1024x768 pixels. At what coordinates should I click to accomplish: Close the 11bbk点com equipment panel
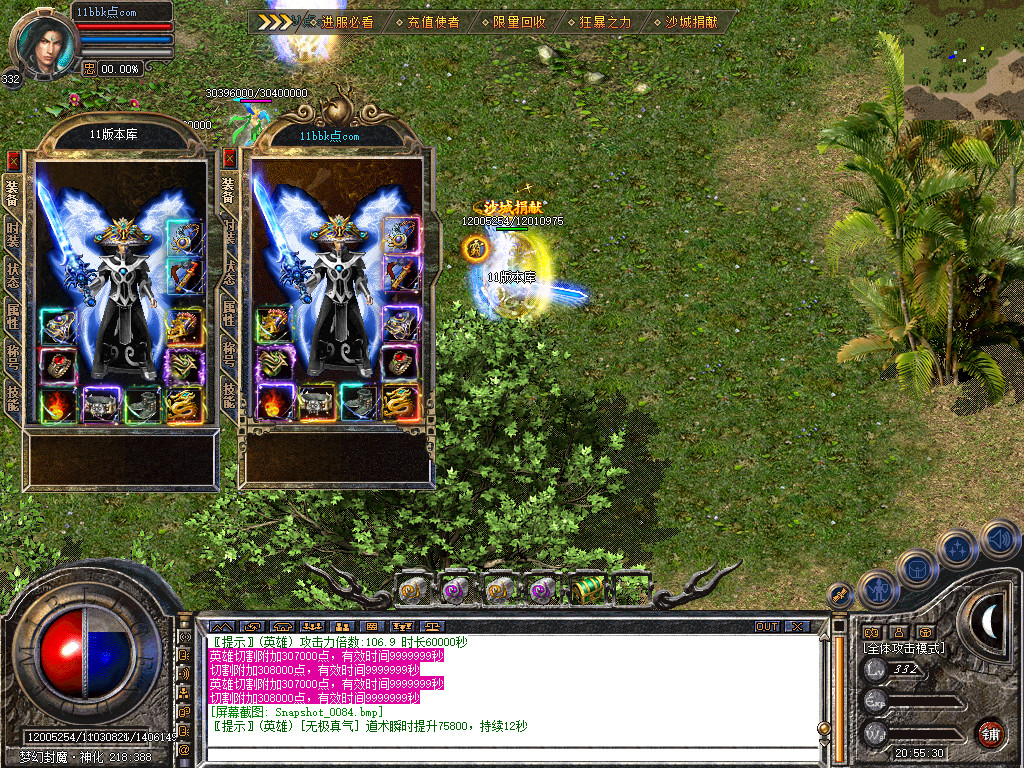pyautogui.click(x=230, y=160)
